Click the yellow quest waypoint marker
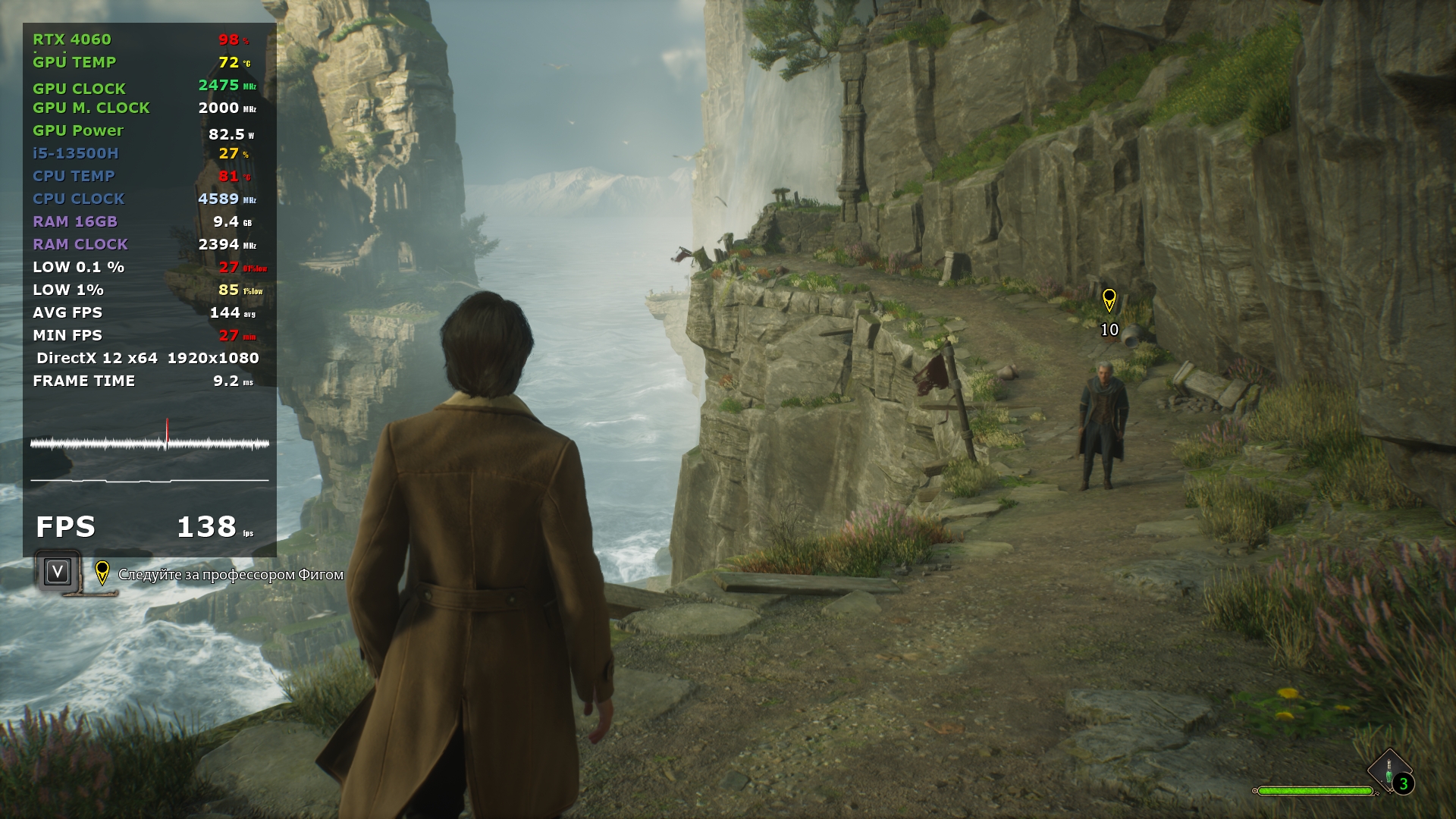This screenshot has height=819, width=1456. pyautogui.click(x=1109, y=300)
